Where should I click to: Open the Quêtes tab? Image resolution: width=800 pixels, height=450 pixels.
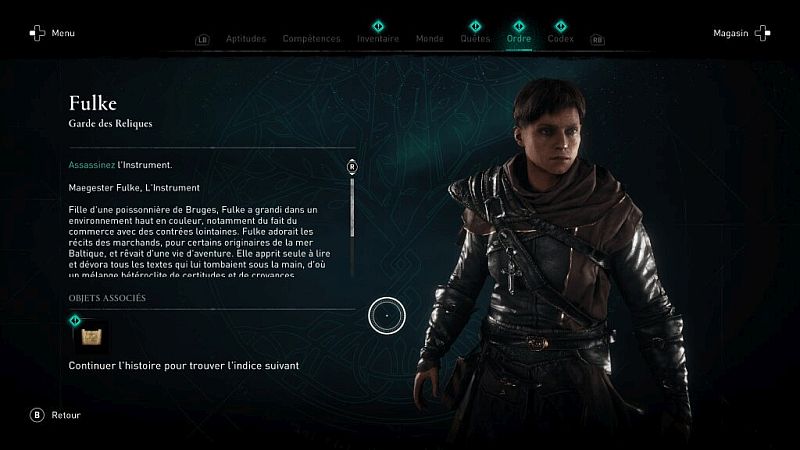pos(475,39)
